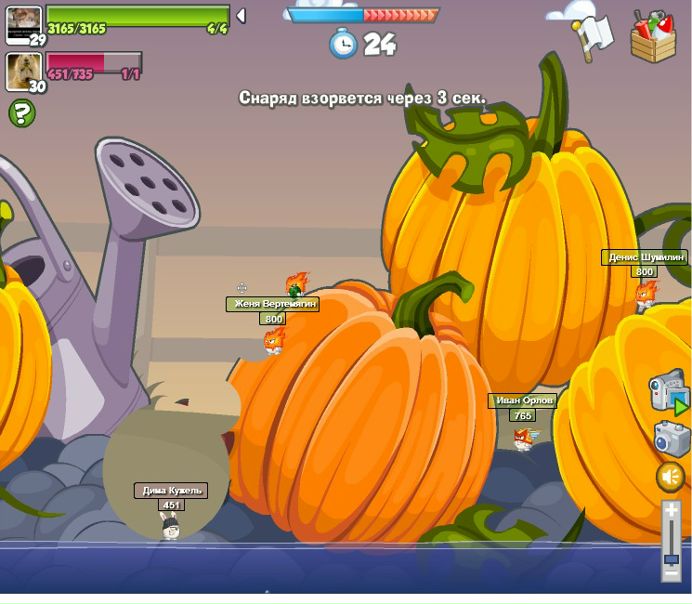Collapse the team panel with the white arrow
The image size is (692, 604).
pos(241,16)
